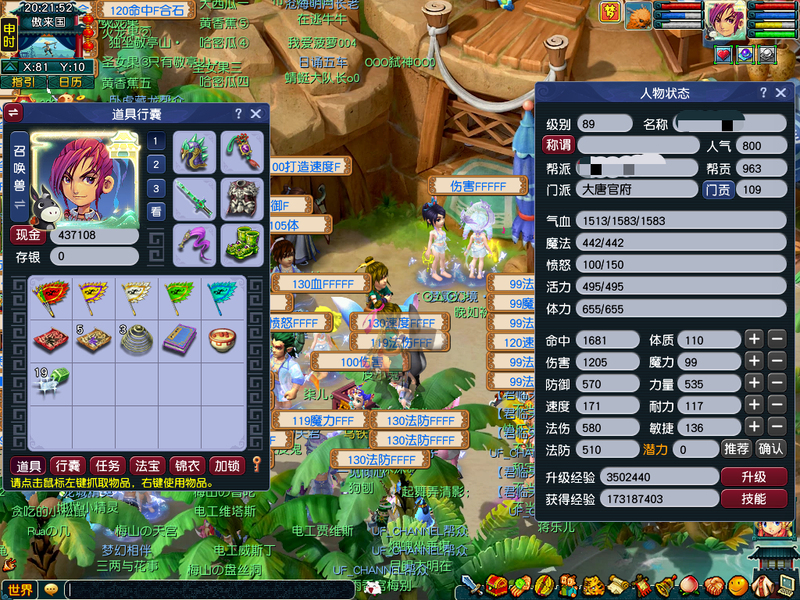The height and width of the screenshot is (600, 800).
Task: Select the equipped green boots slot
Action: pos(241,243)
